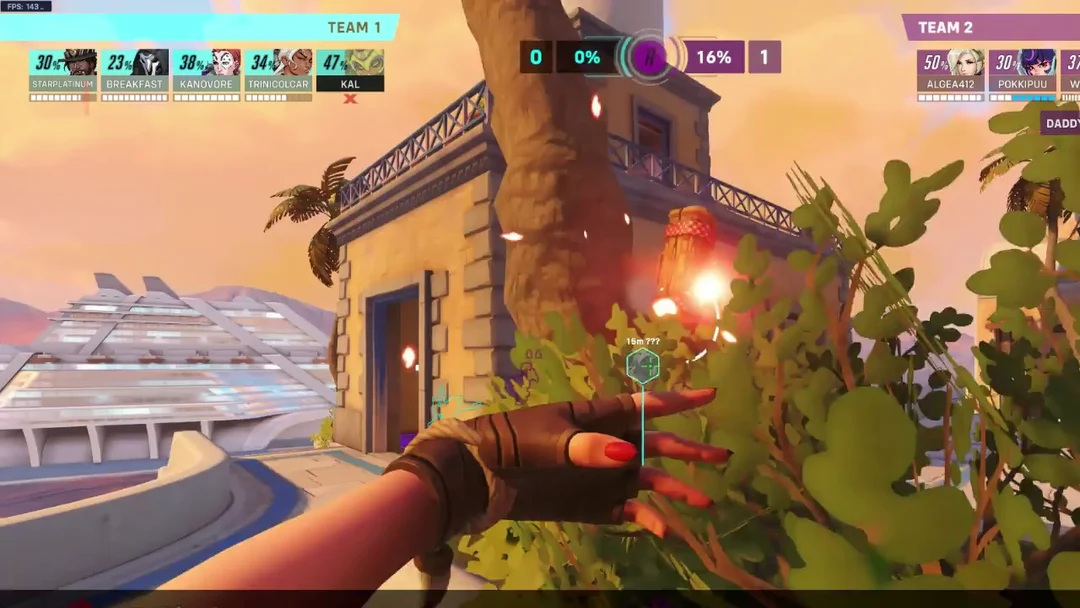Spectate ALGEA412 on Team 2
This screenshot has width=1080, height=608.
click(951, 70)
